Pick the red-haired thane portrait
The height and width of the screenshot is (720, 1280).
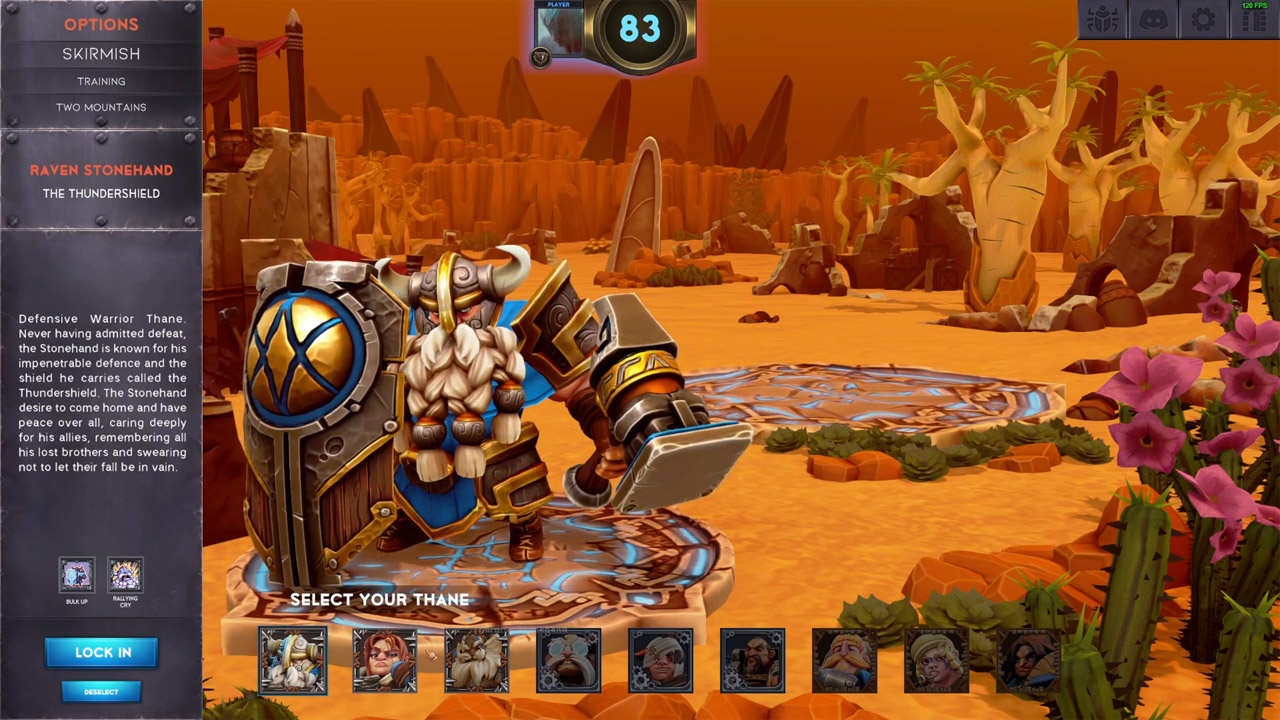[x=385, y=660]
